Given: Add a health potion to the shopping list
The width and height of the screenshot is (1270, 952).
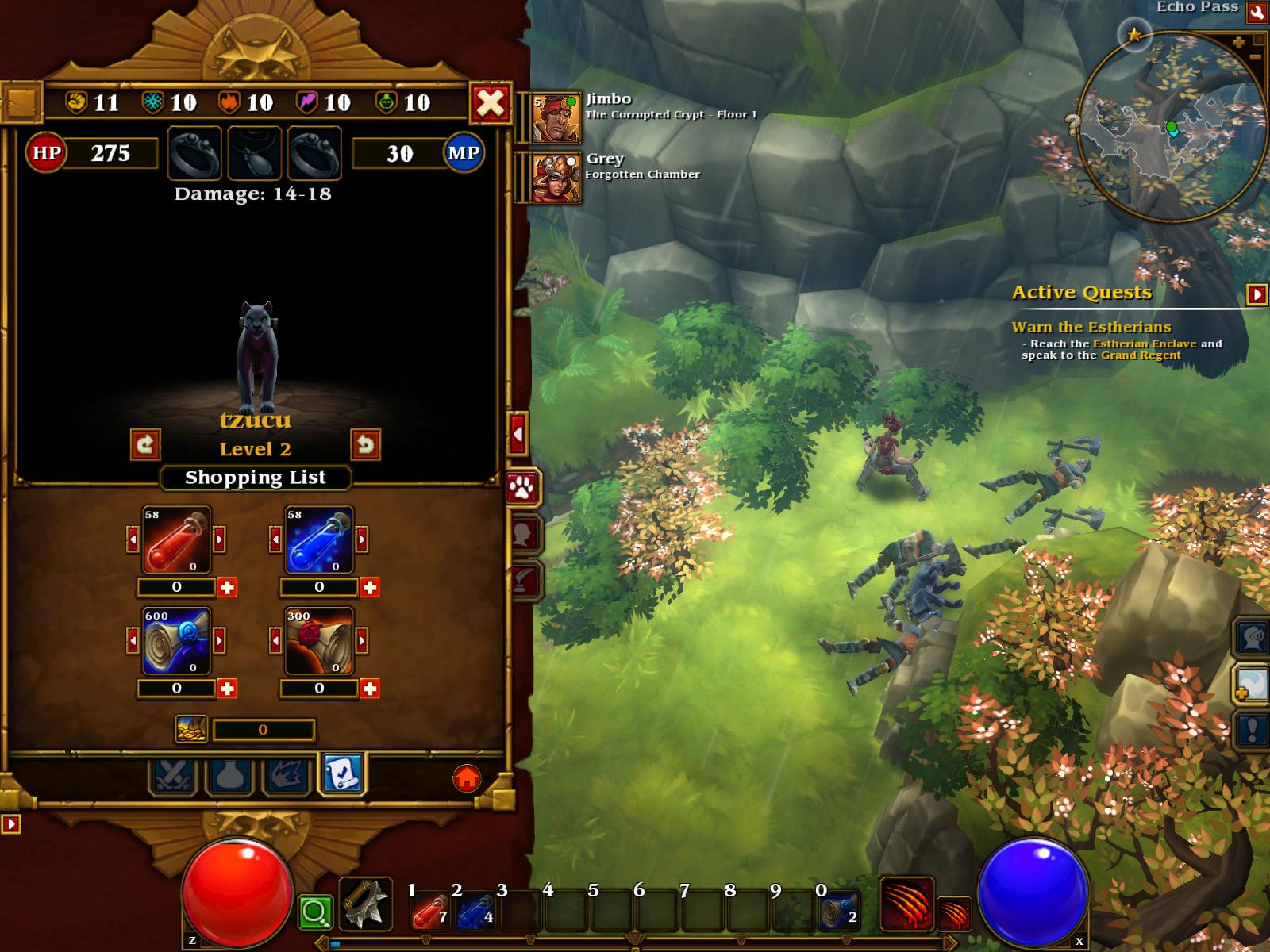Looking at the screenshot, I should [x=227, y=587].
